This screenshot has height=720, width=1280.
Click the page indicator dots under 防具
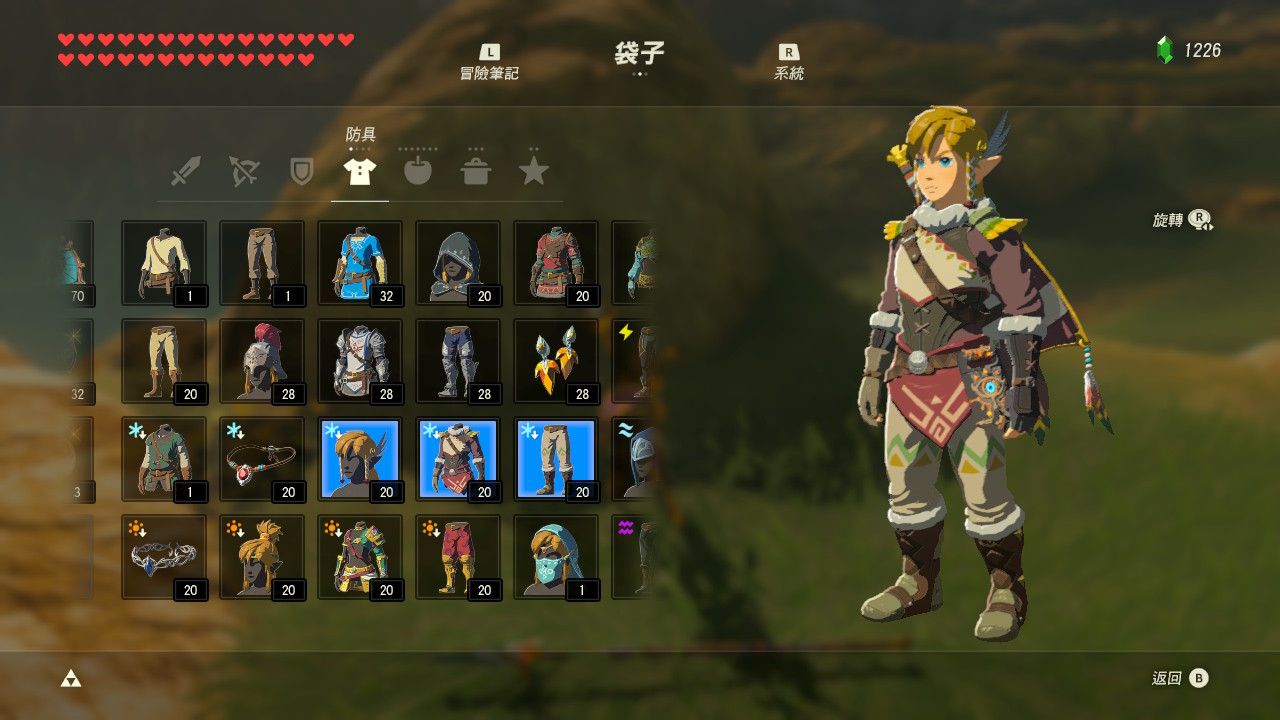(359, 147)
